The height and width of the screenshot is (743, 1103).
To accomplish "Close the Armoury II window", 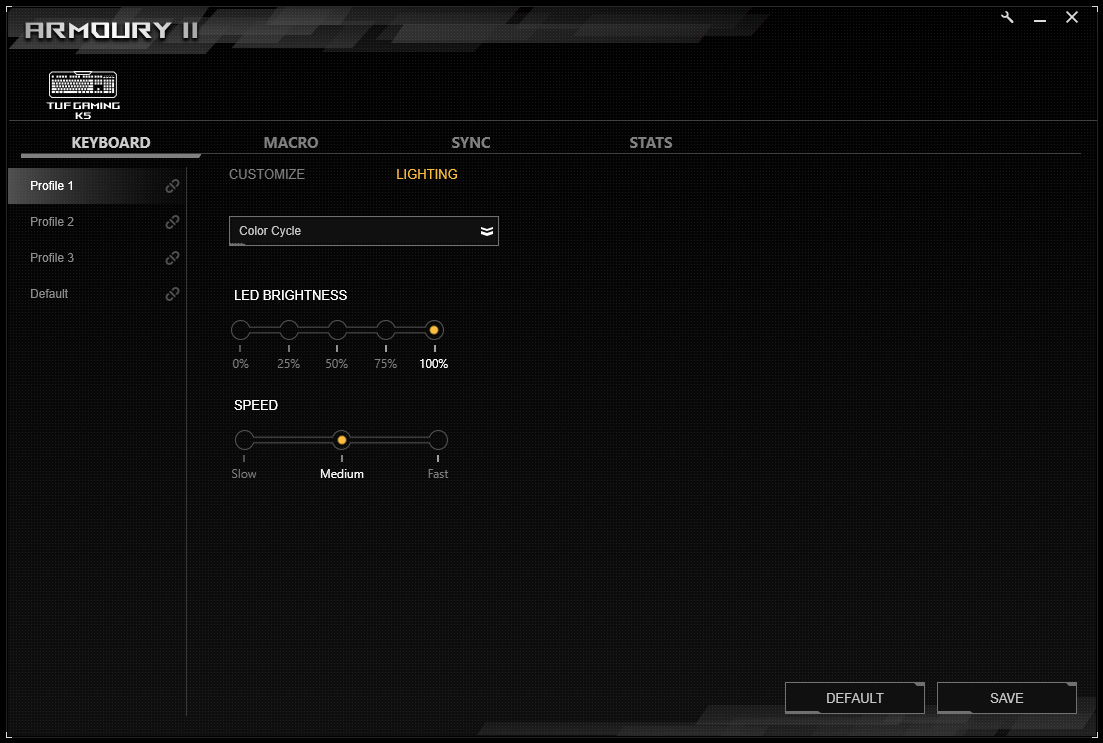I will pos(1072,18).
